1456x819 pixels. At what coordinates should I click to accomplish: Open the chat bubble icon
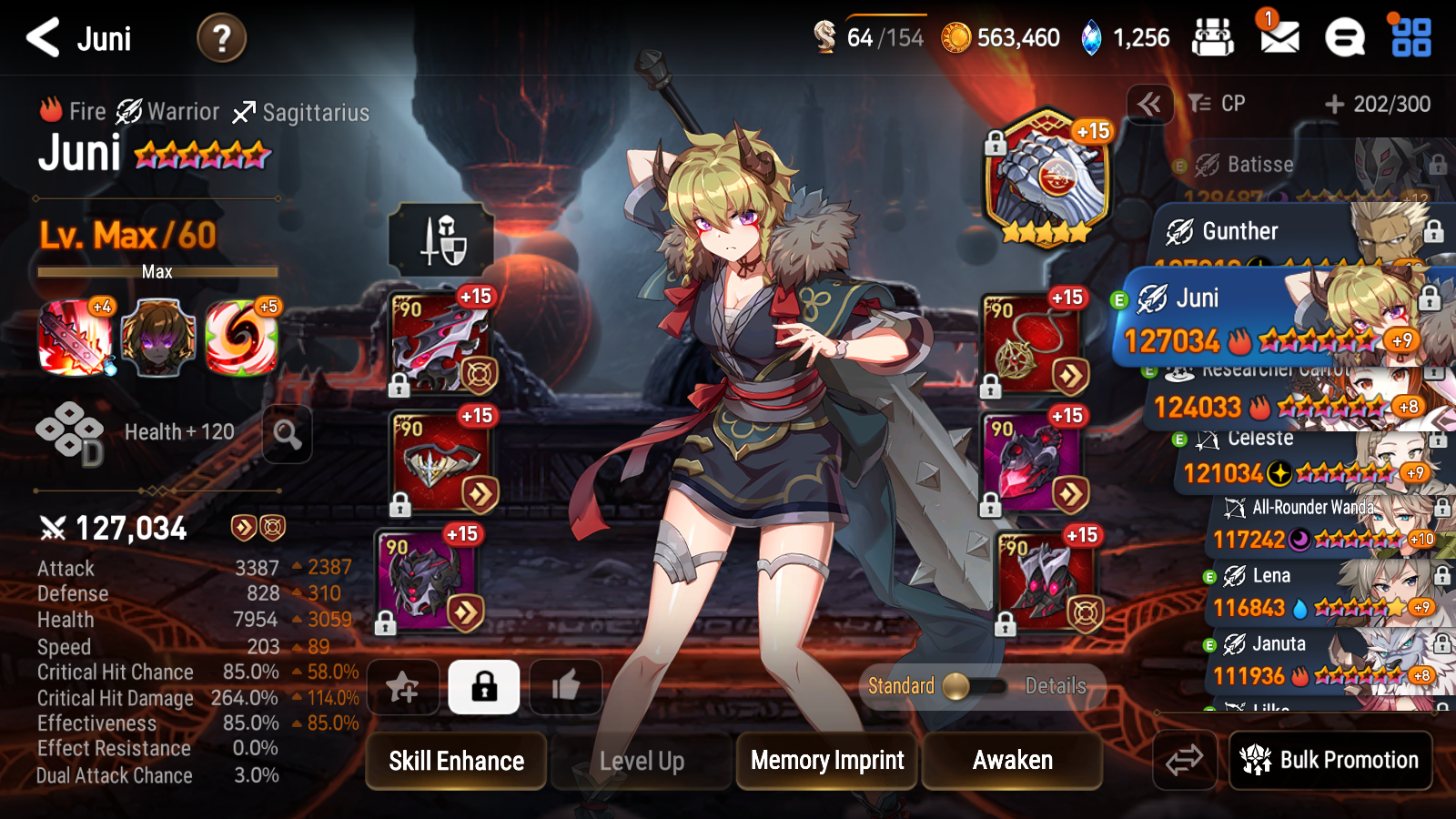click(x=1344, y=38)
